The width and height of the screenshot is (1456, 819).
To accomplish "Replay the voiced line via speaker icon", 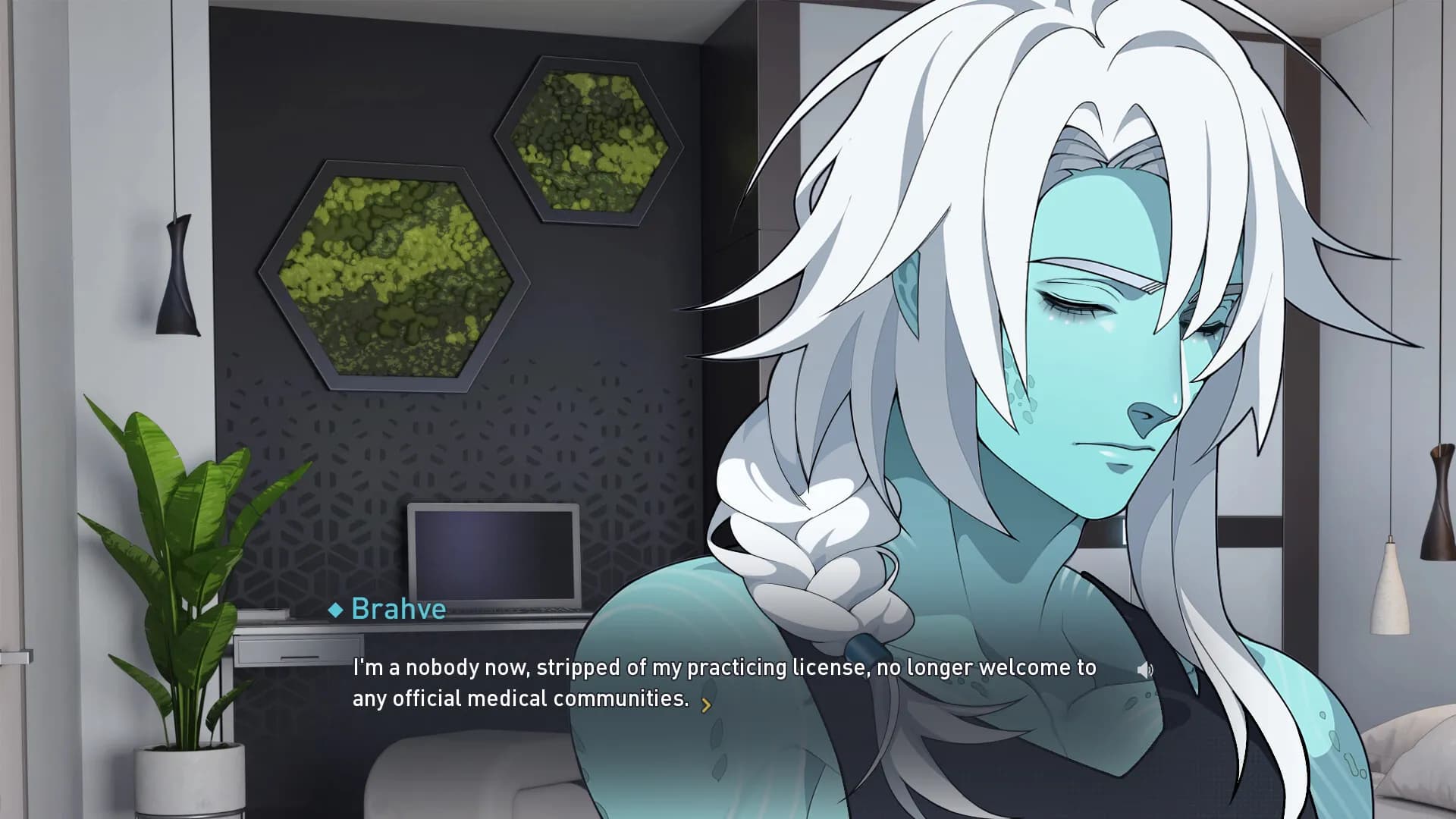I will tap(1147, 670).
